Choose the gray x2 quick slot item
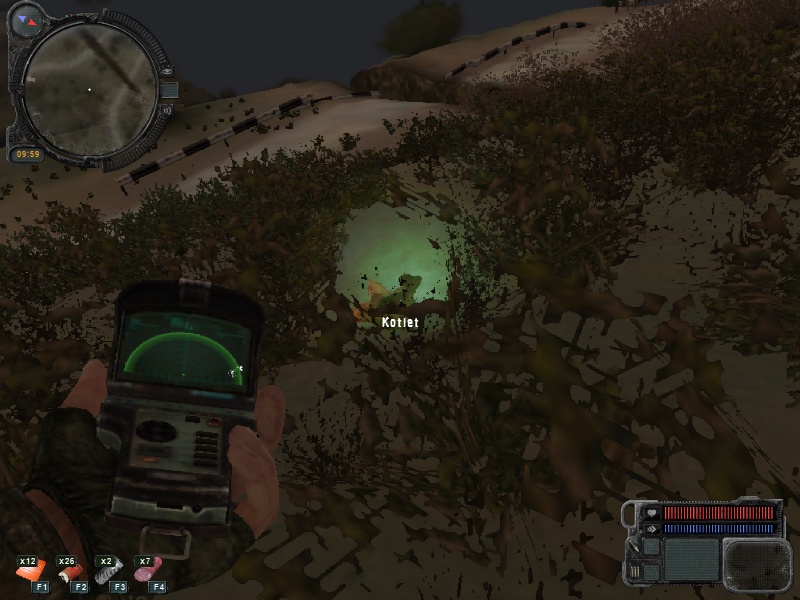This screenshot has height=600, width=800. coord(109,576)
